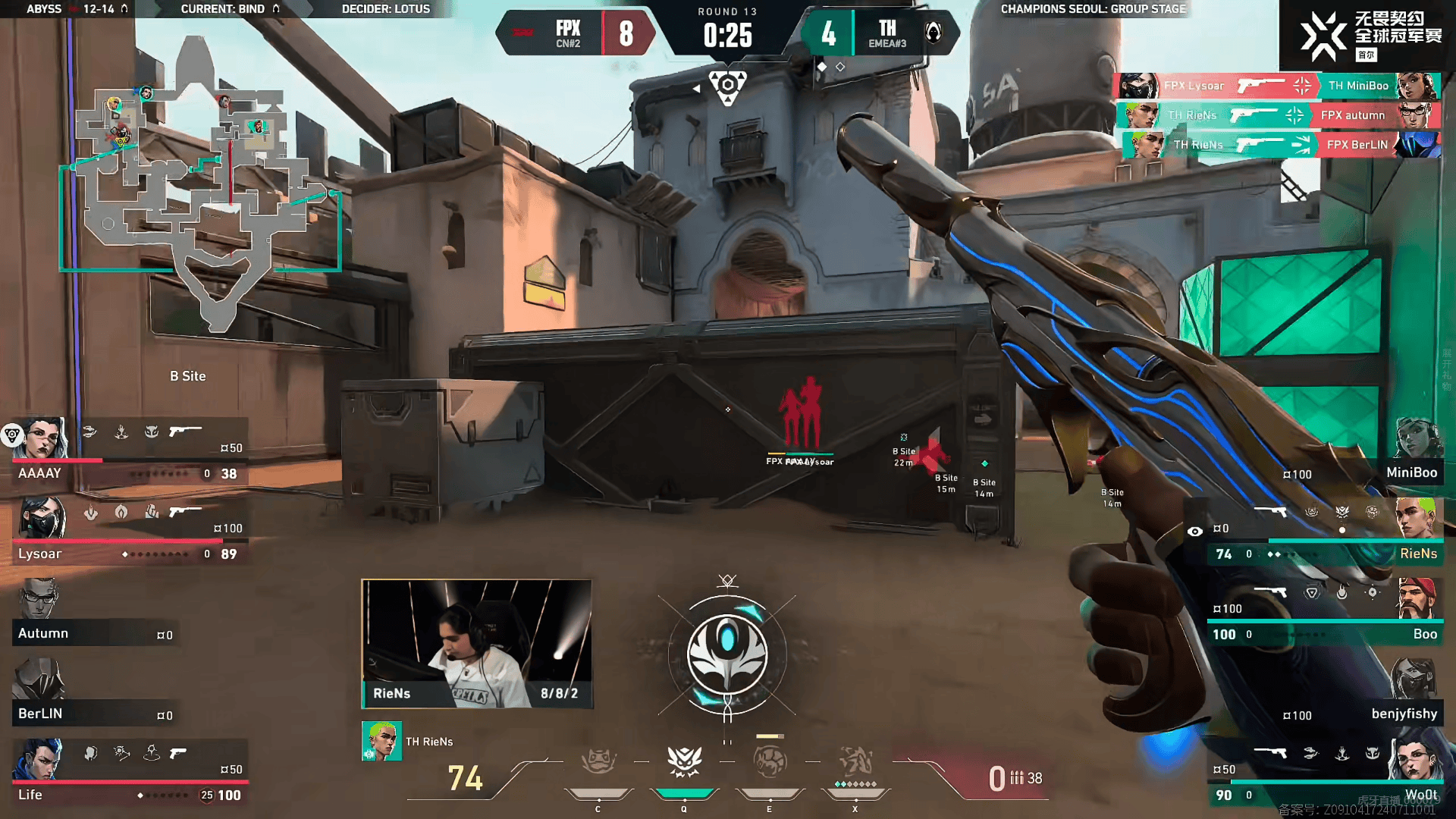Click the RieNs player webcam feed

pos(477,644)
